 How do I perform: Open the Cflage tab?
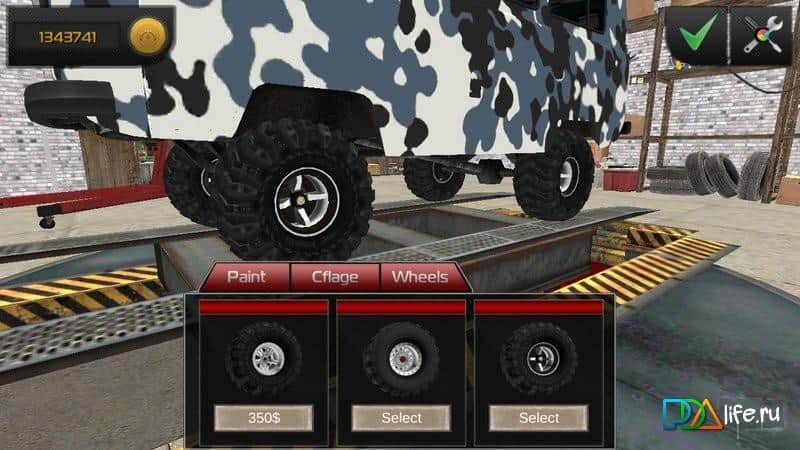[x=334, y=276]
